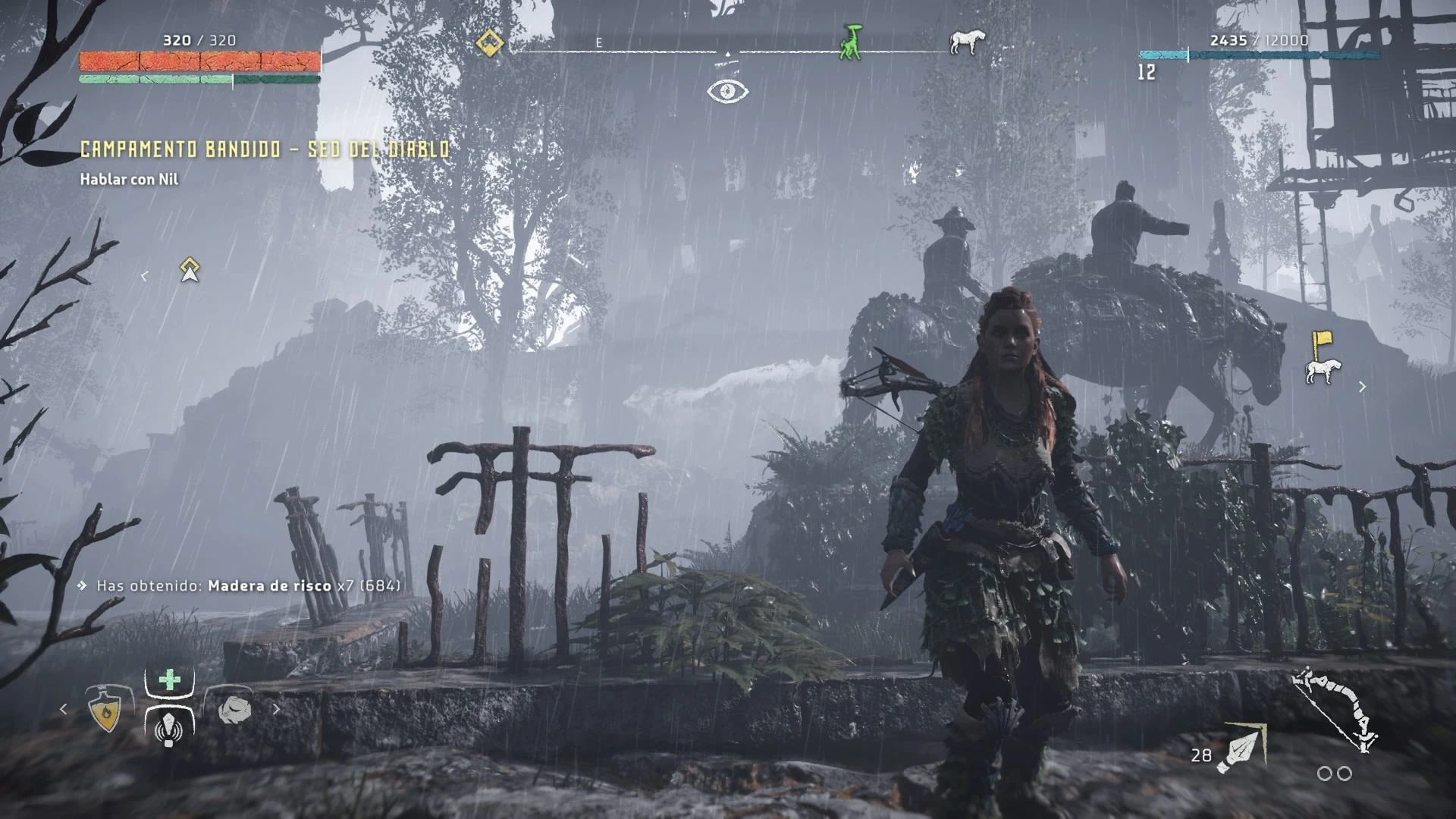The height and width of the screenshot is (819, 1456).
Task: Select the quest marker on the compass
Action: point(490,43)
